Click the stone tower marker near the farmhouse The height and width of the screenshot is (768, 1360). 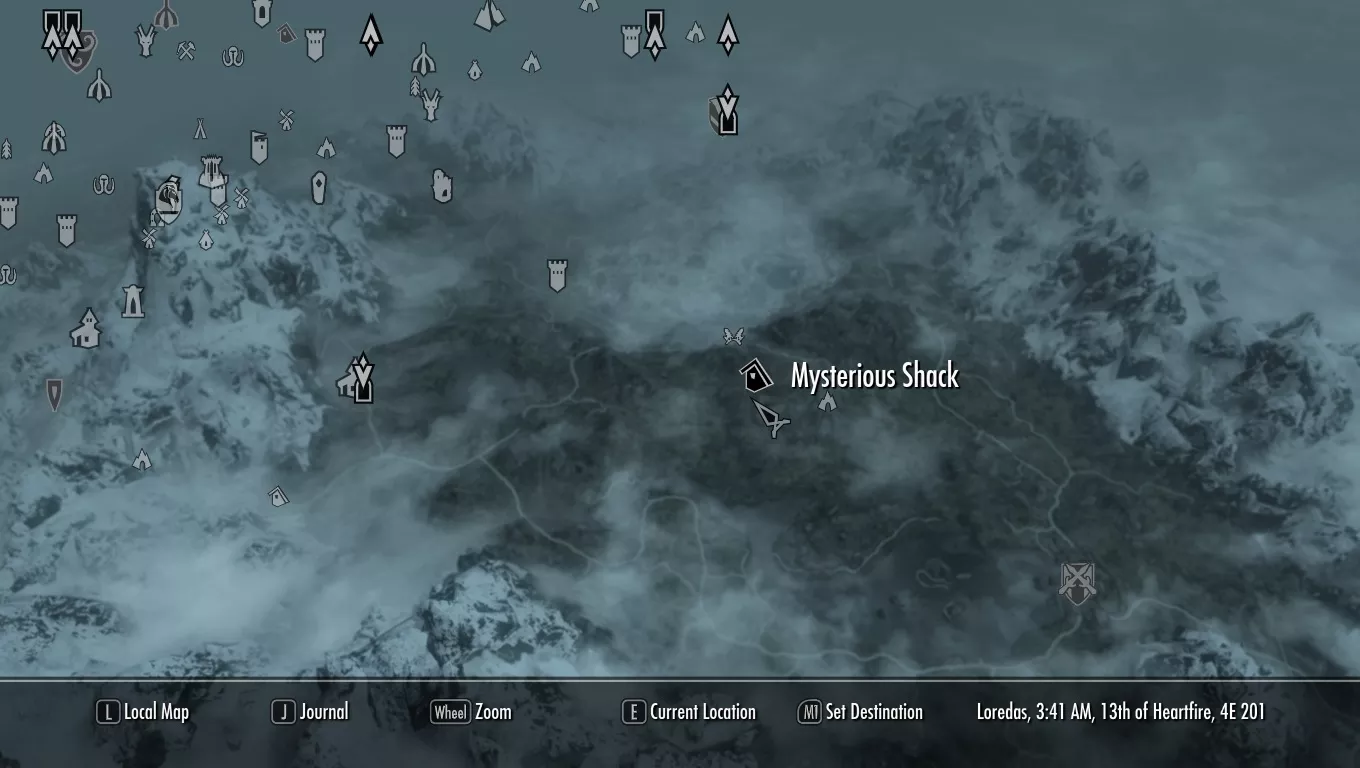(132, 301)
